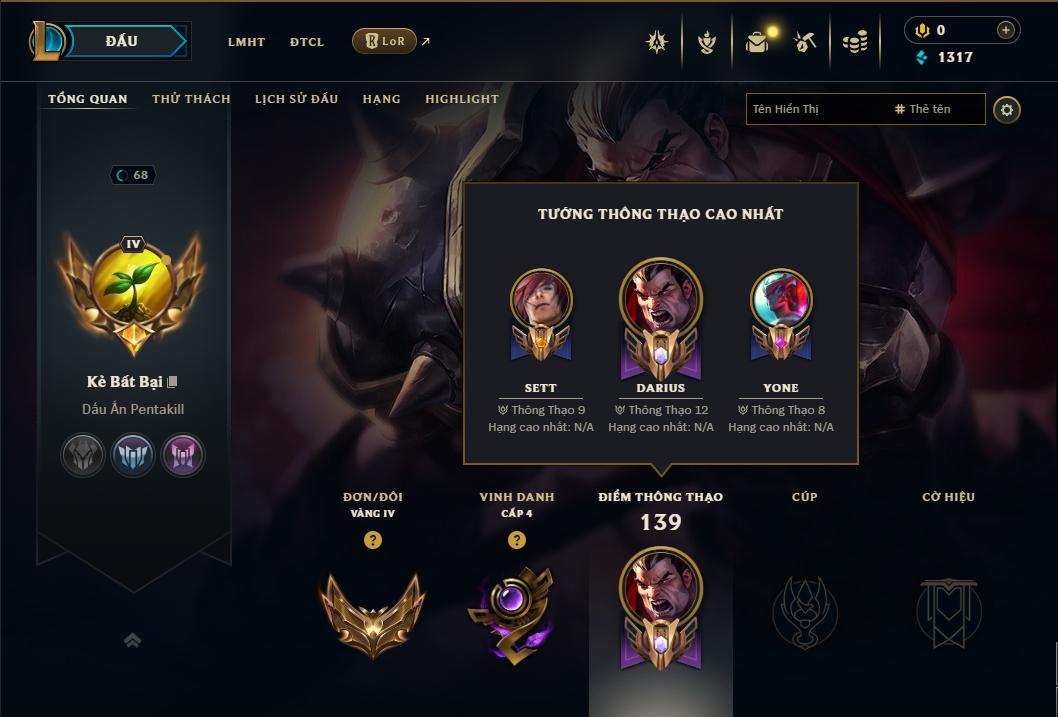Show the HIGHLIGHT tab
Image resolution: width=1058 pixels, height=717 pixels.
coord(461,99)
